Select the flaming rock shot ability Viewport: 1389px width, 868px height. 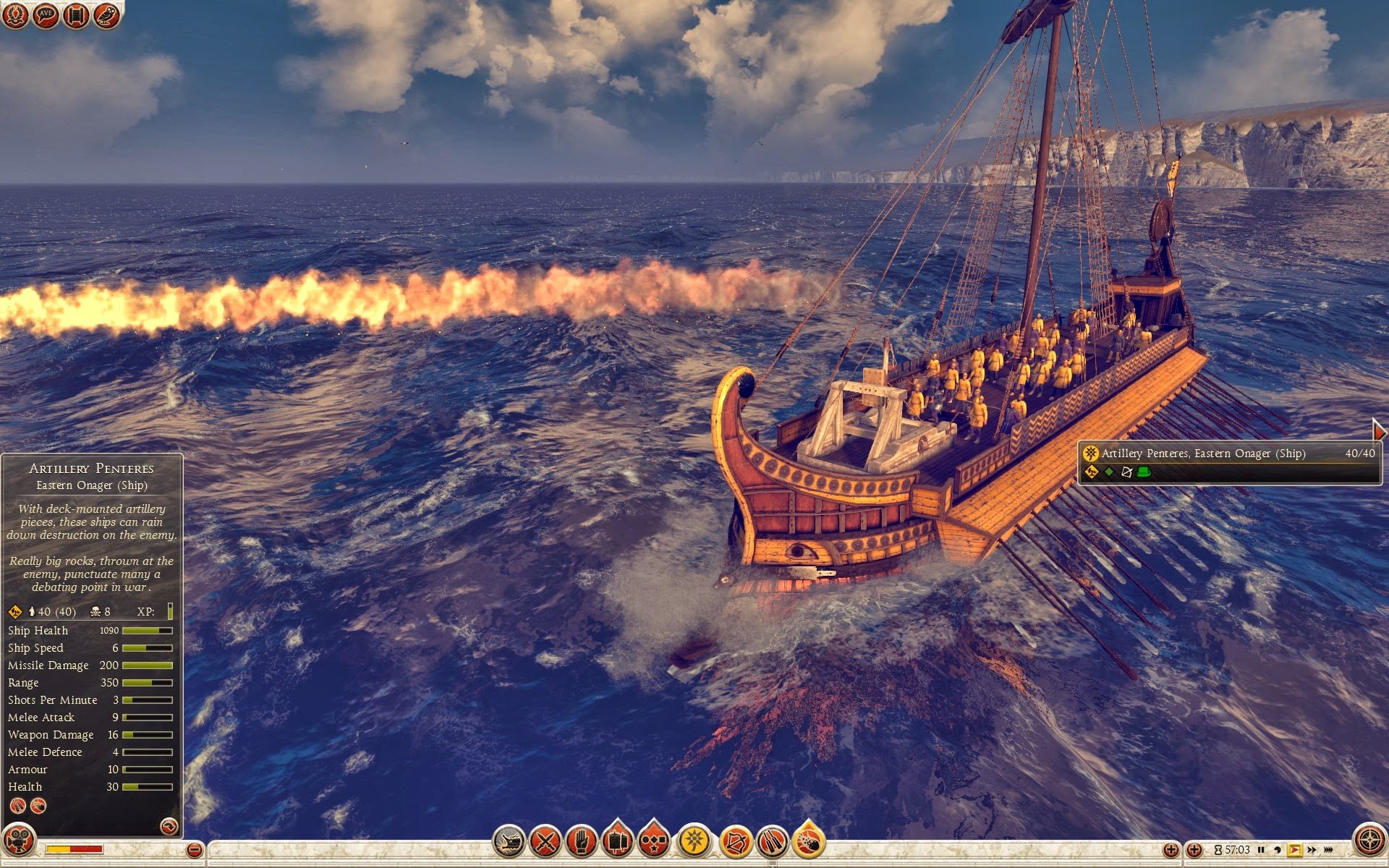[x=809, y=842]
